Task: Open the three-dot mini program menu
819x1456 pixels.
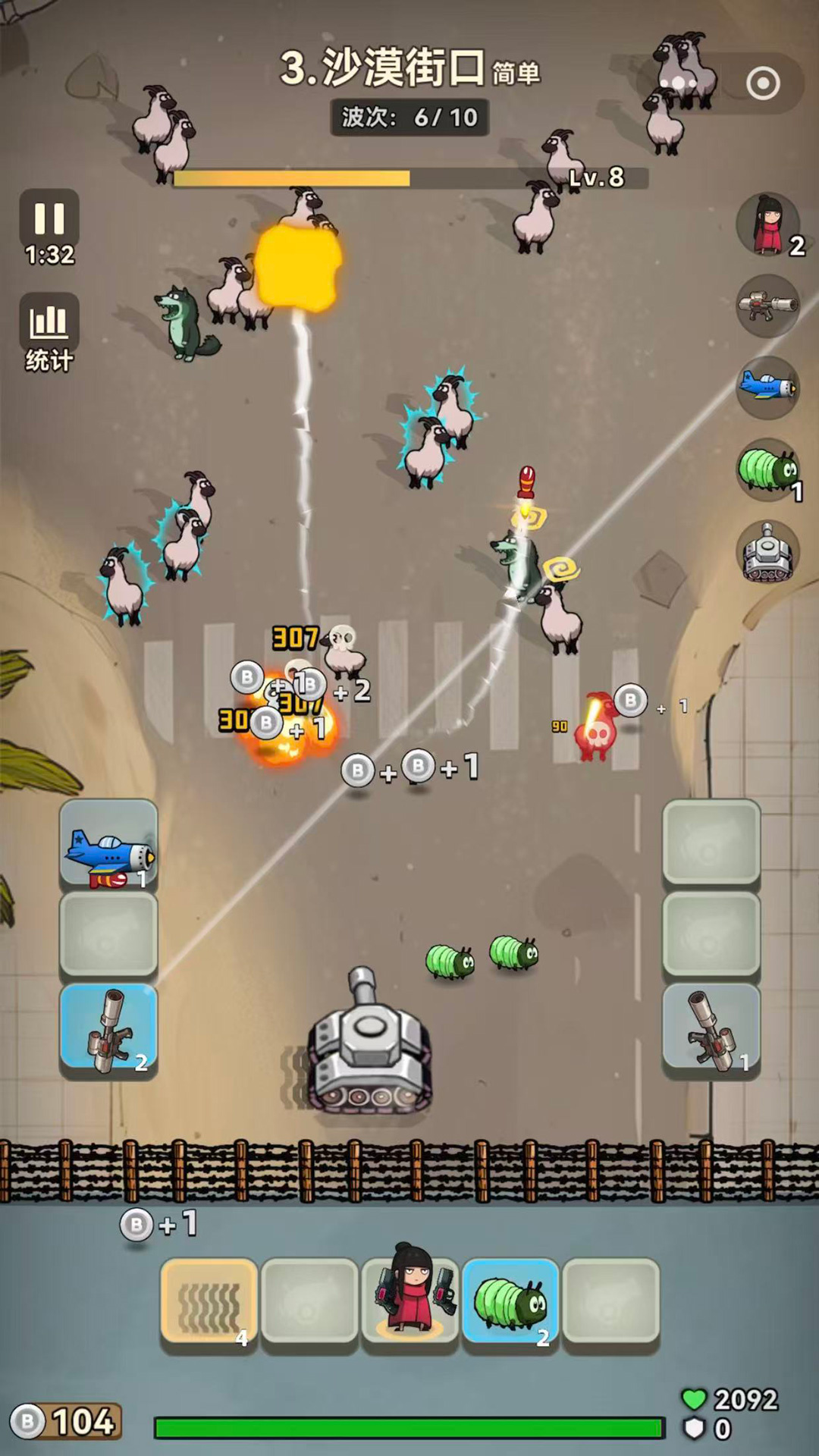Action: click(x=678, y=83)
